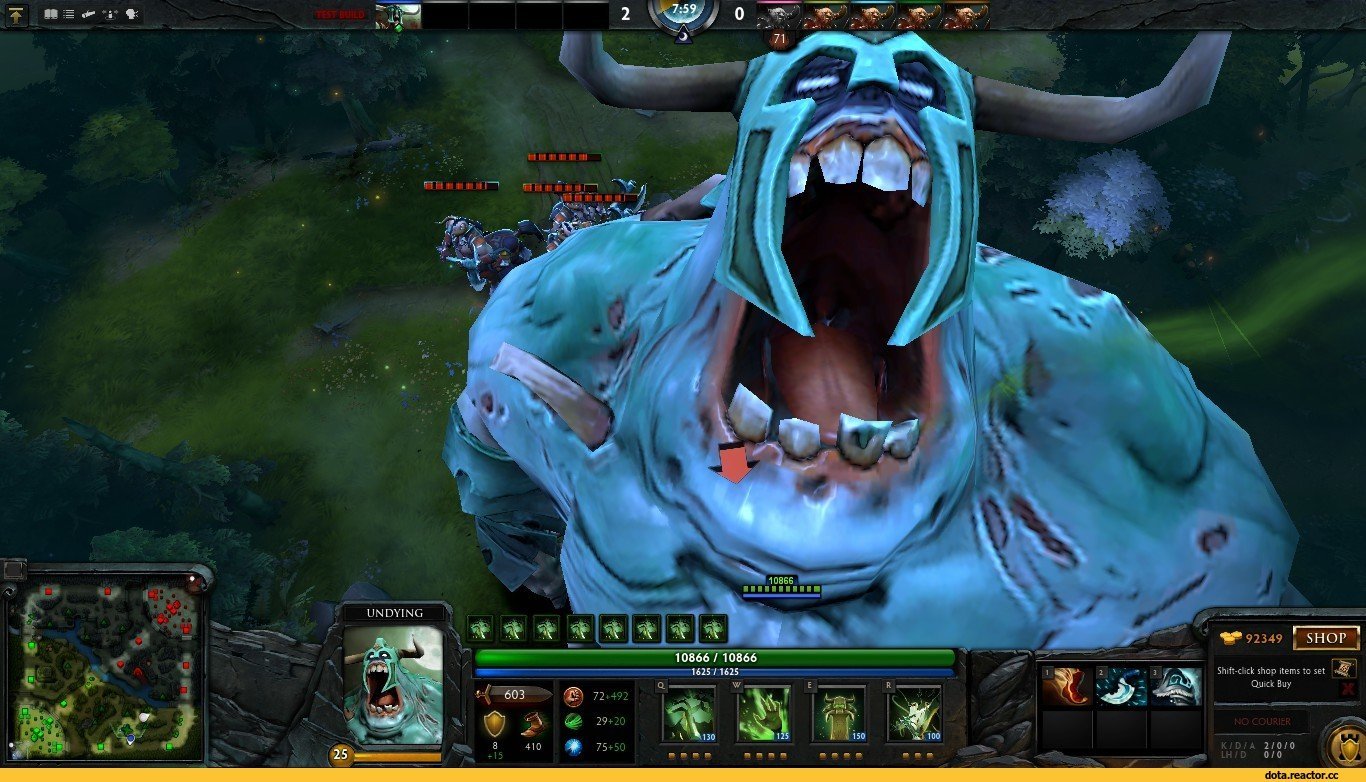This screenshot has height=782, width=1366.
Task: Select the Heart of Tarrasque item slot
Action: point(1066,687)
